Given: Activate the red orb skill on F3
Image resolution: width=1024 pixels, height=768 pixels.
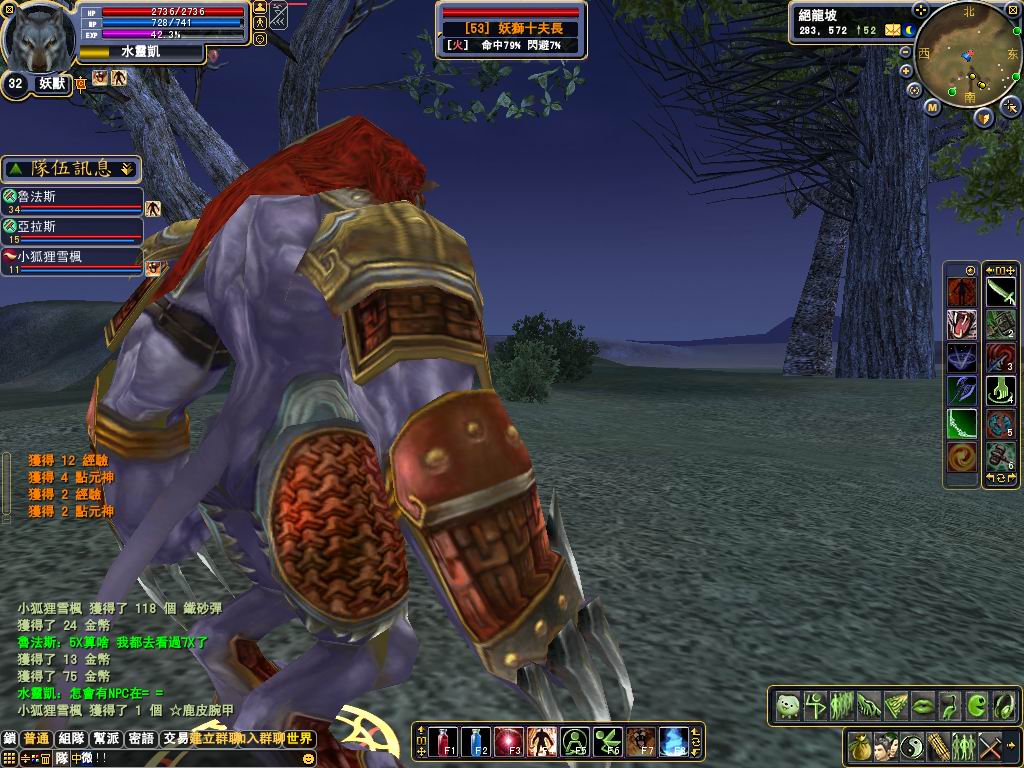Looking at the screenshot, I should [x=510, y=741].
